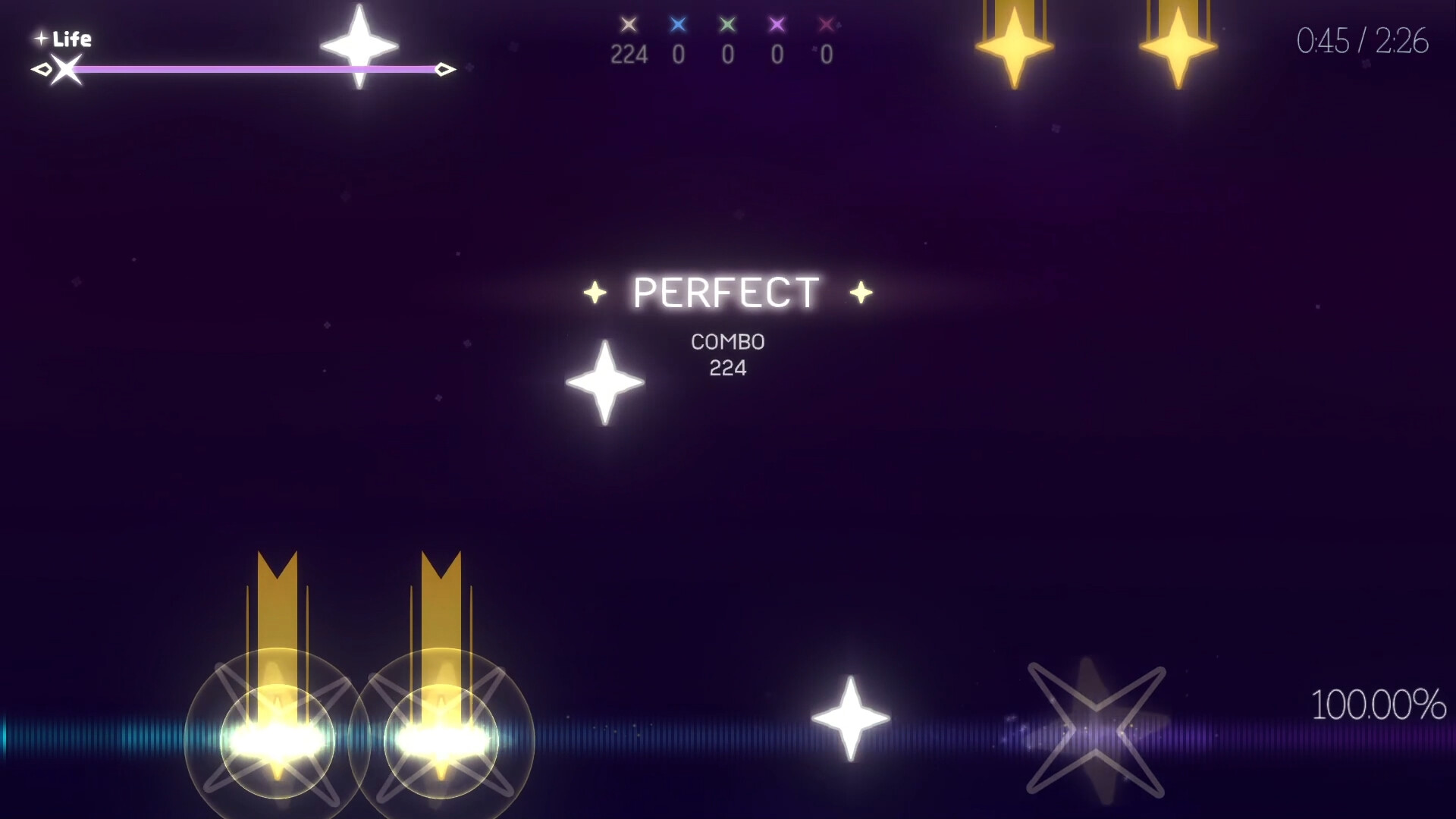Click the blue star judgment icon
The height and width of the screenshot is (819, 1456).
click(x=677, y=24)
